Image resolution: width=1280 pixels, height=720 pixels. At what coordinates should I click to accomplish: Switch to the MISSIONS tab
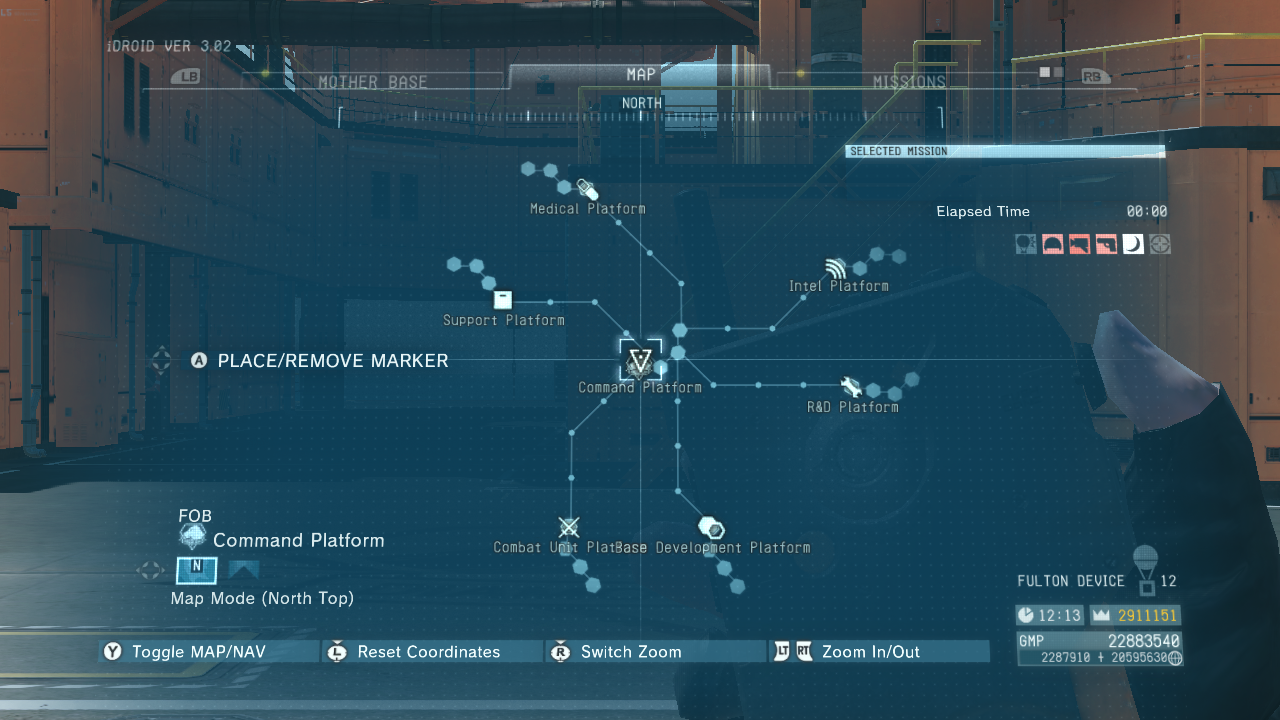[910, 81]
